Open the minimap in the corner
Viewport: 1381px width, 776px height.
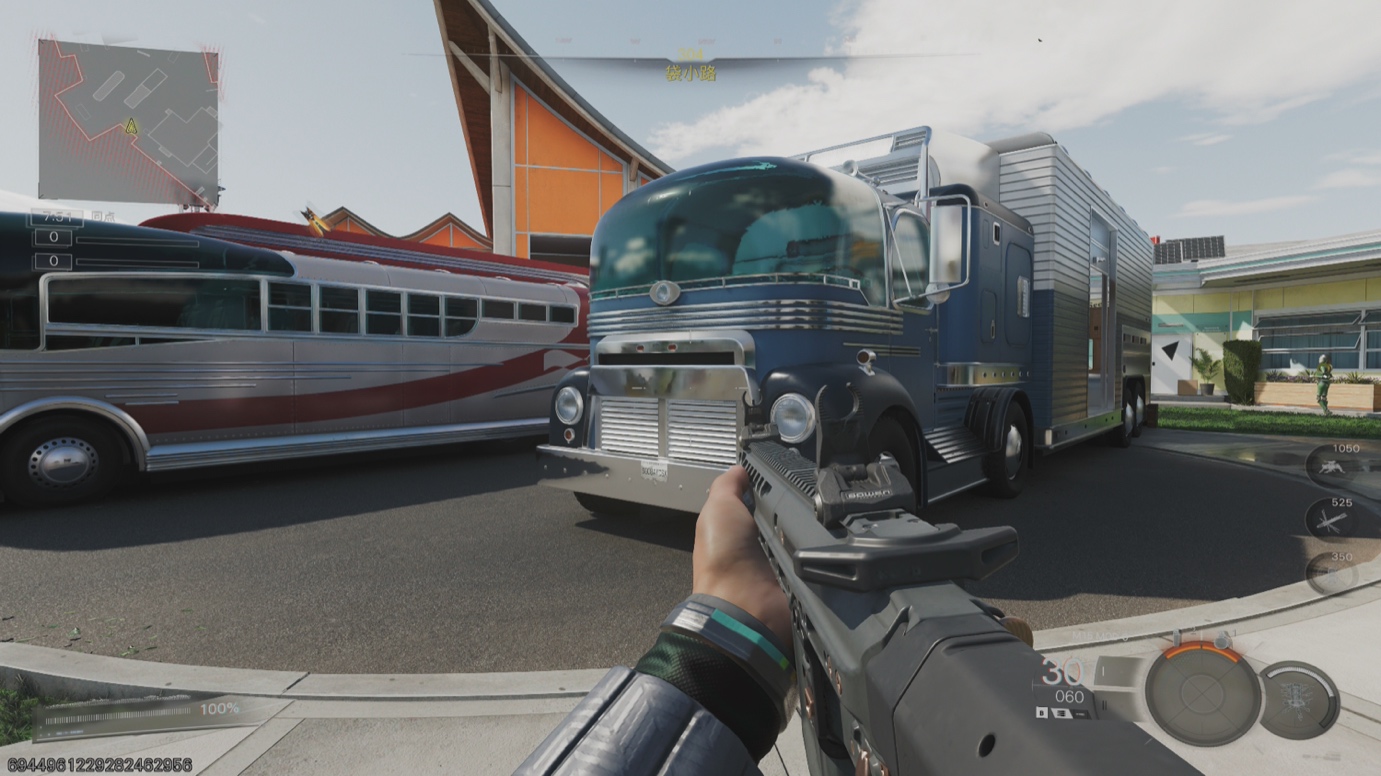pos(128,121)
